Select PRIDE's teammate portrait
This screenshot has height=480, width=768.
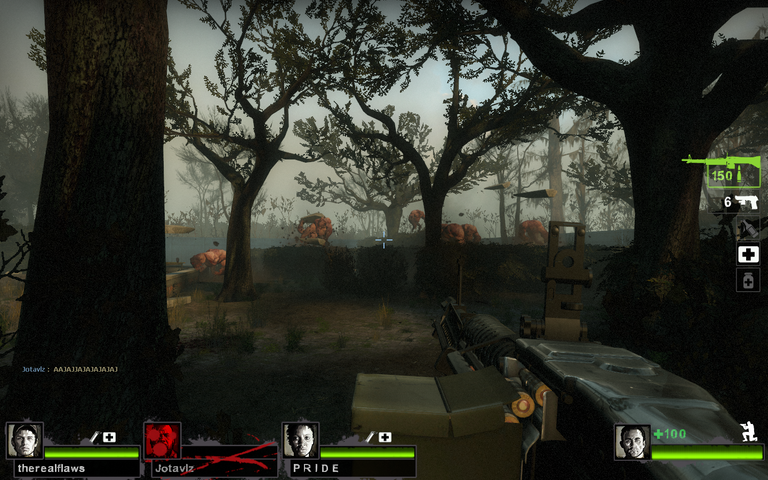pos(299,440)
